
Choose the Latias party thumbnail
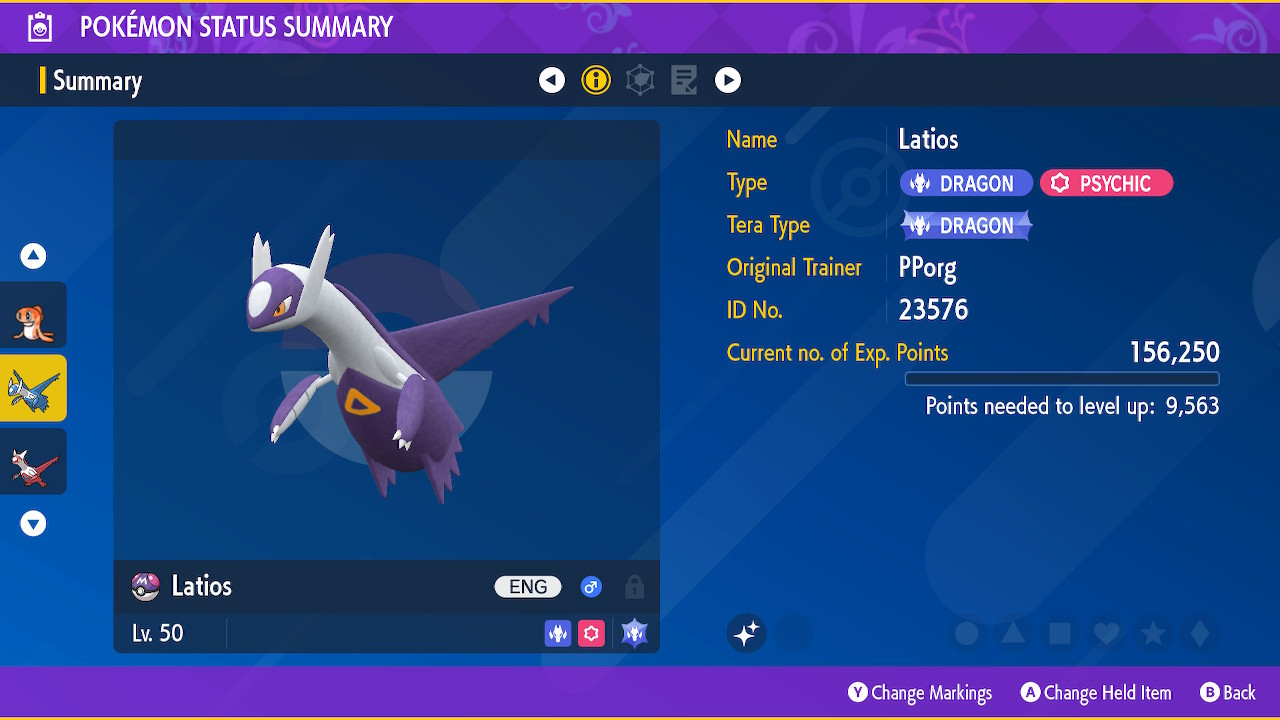[34, 461]
